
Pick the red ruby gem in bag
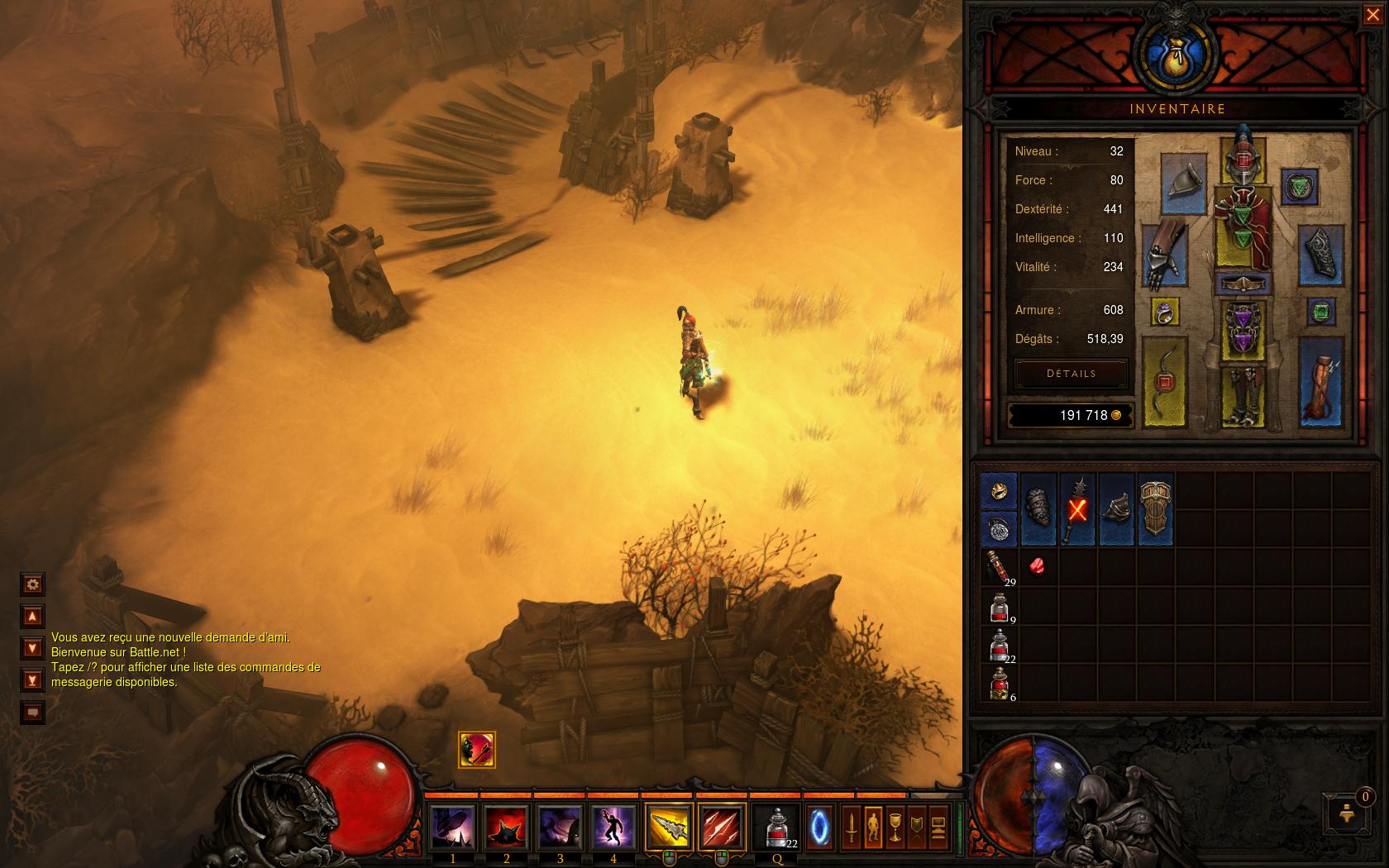(1037, 566)
